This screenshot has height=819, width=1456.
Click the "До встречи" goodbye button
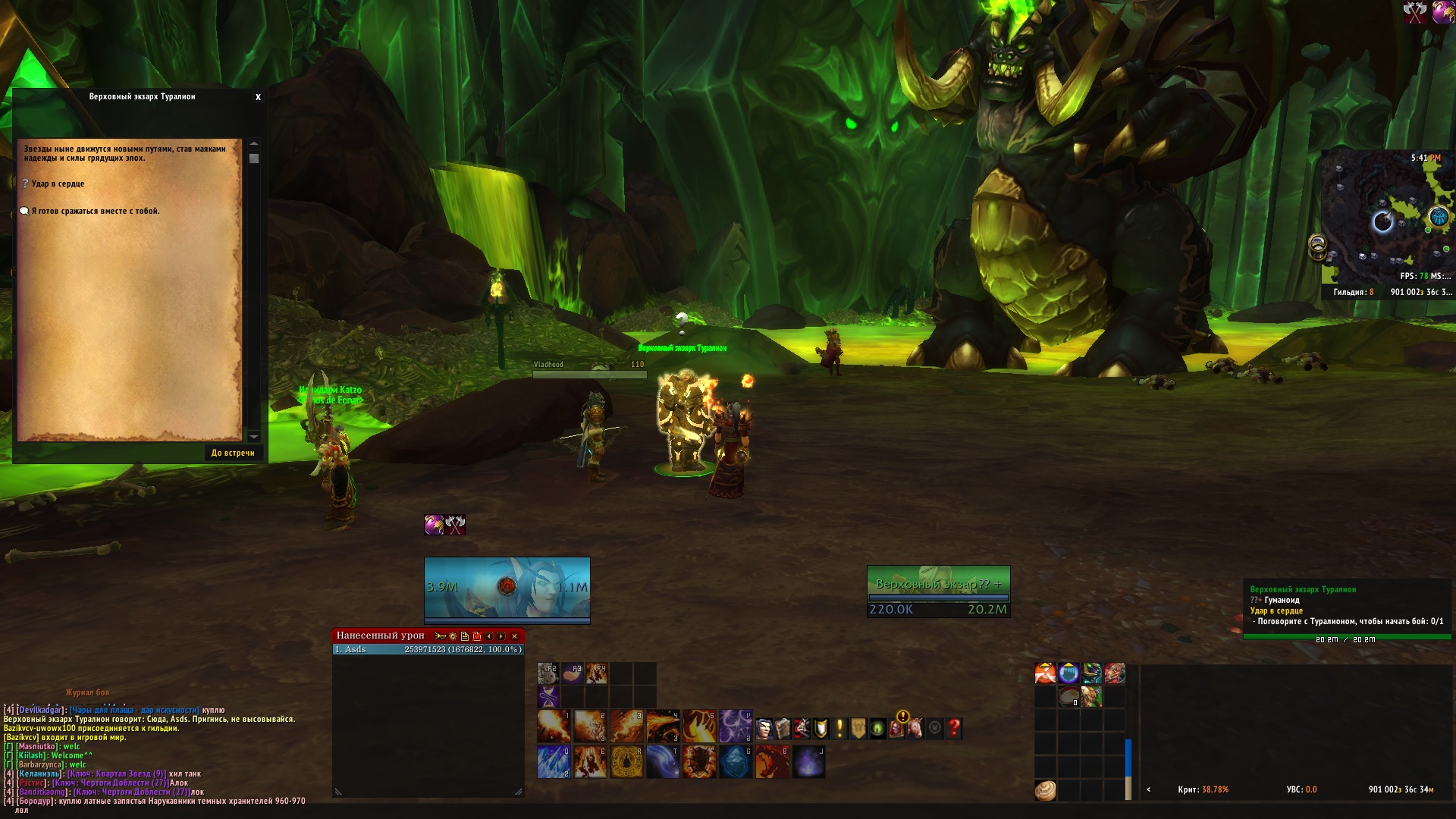coord(233,453)
